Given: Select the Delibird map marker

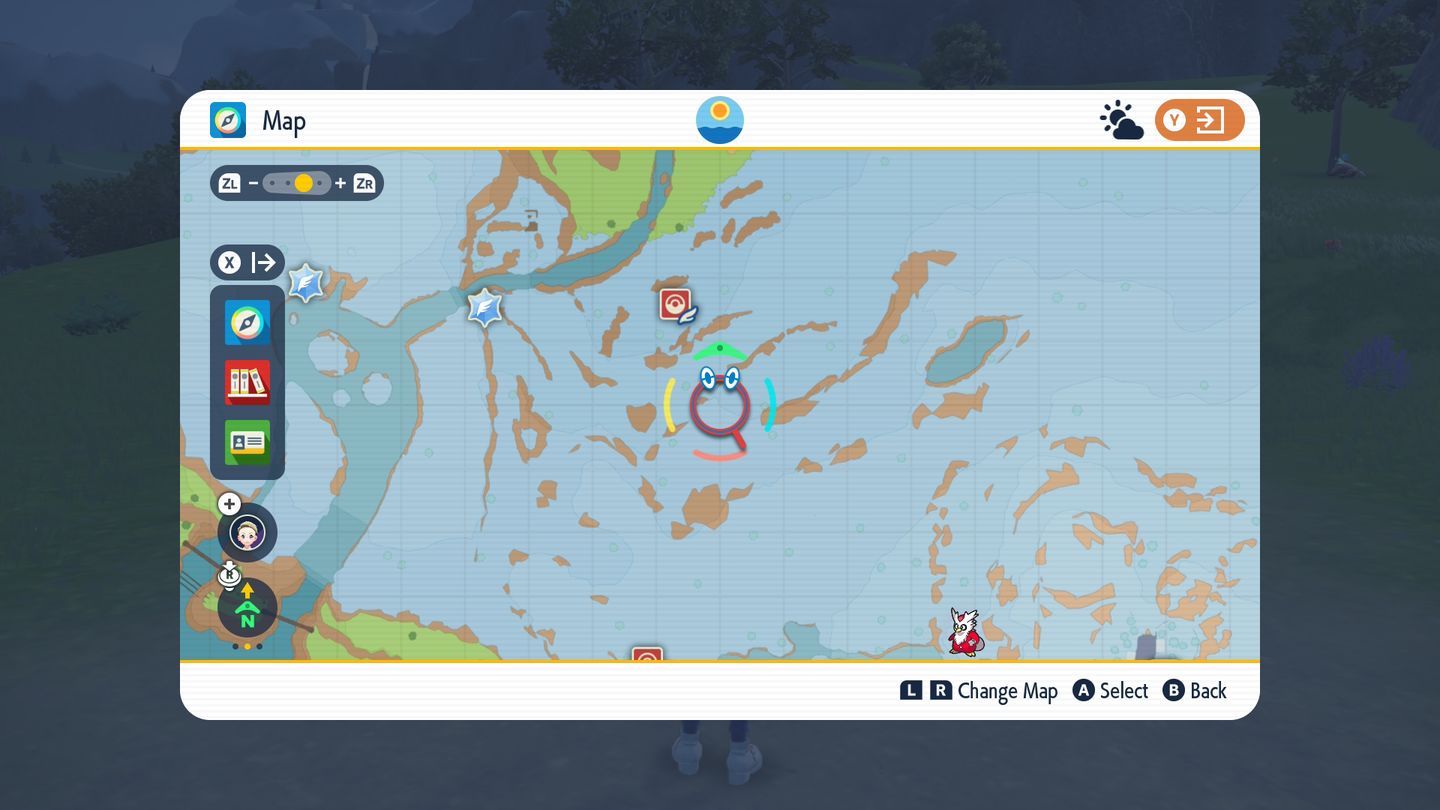Looking at the screenshot, I should (964, 632).
